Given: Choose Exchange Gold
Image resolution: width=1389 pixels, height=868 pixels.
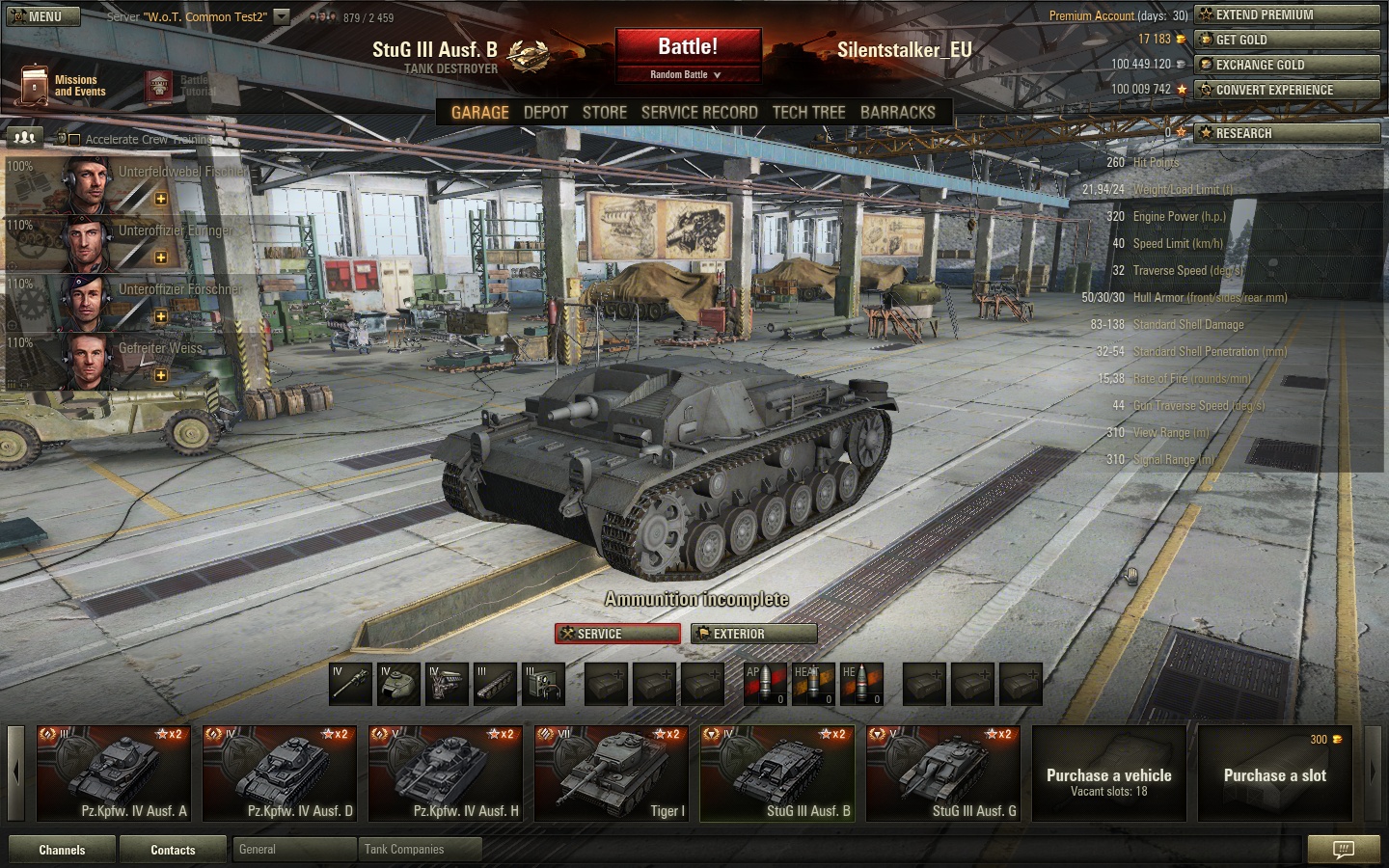Looking at the screenshot, I should click(1287, 66).
